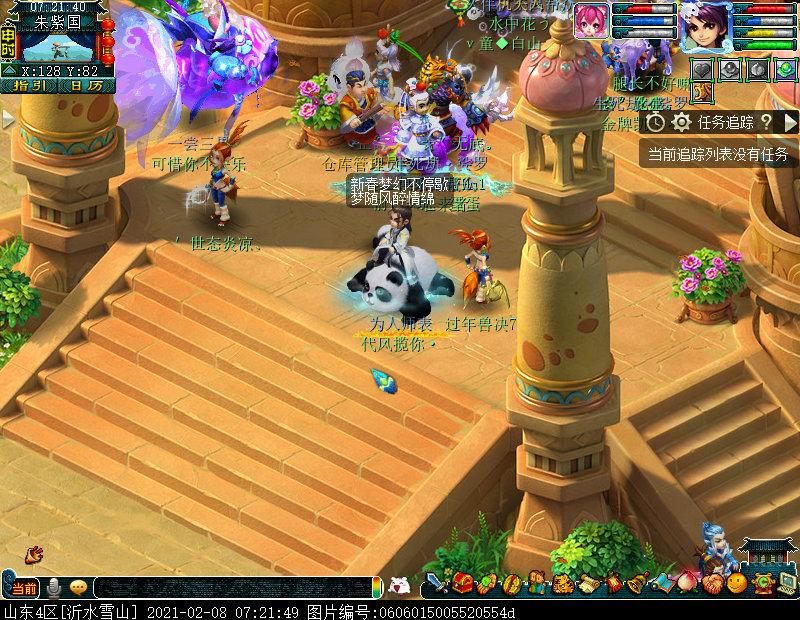Viewport: 800px width, 620px height.
Task: Open the 指引 guide button
Action: [x=29, y=86]
